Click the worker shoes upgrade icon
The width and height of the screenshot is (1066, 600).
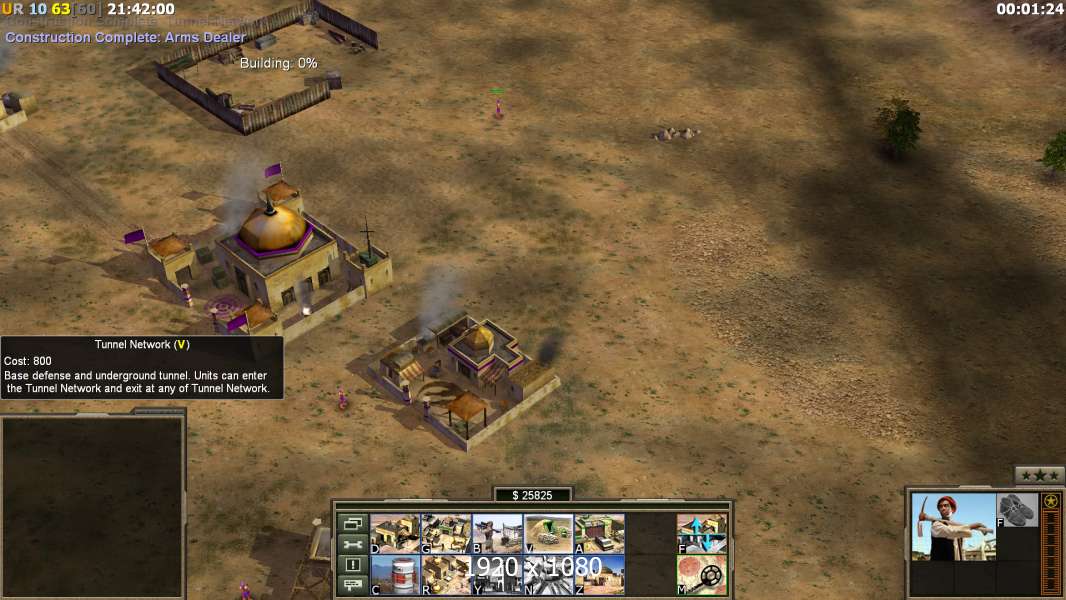tap(1018, 510)
